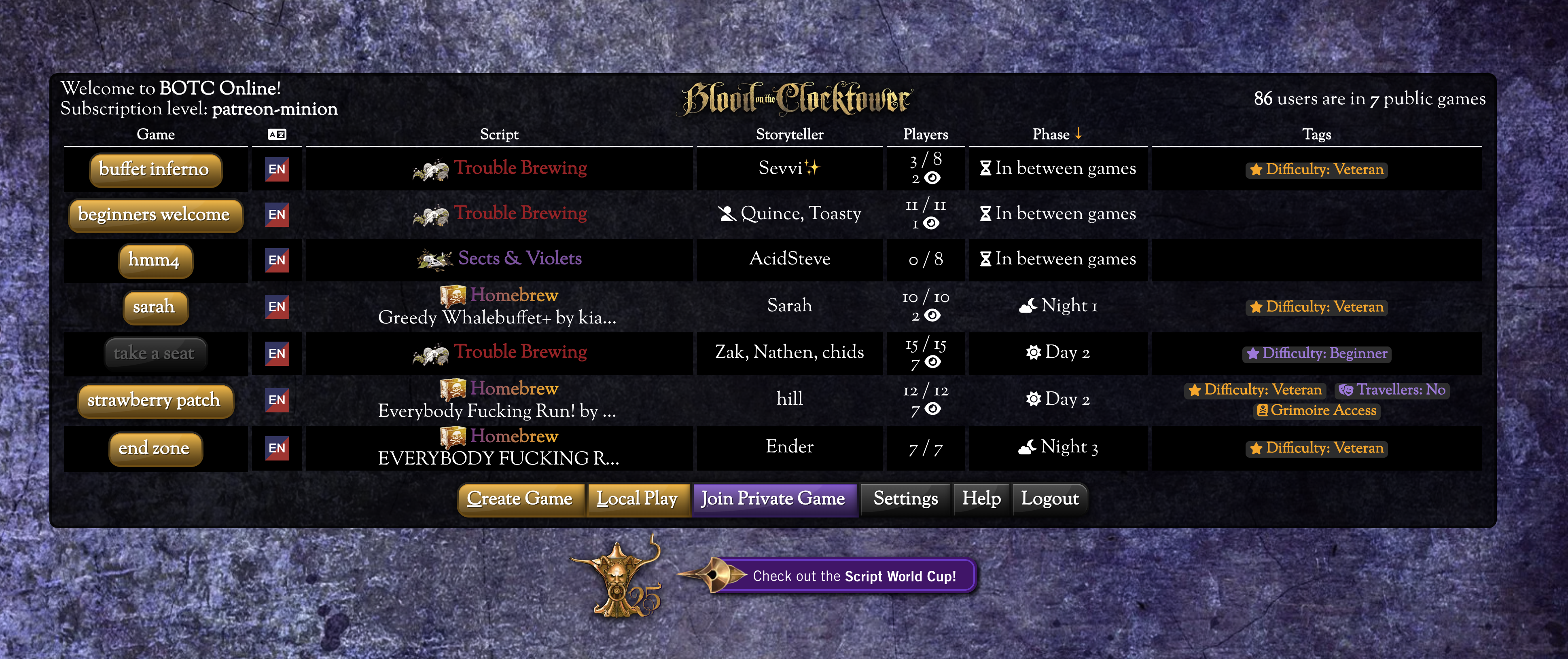Join the end zone game
Image resolution: width=1568 pixels, height=659 pixels.
coord(155,448)
